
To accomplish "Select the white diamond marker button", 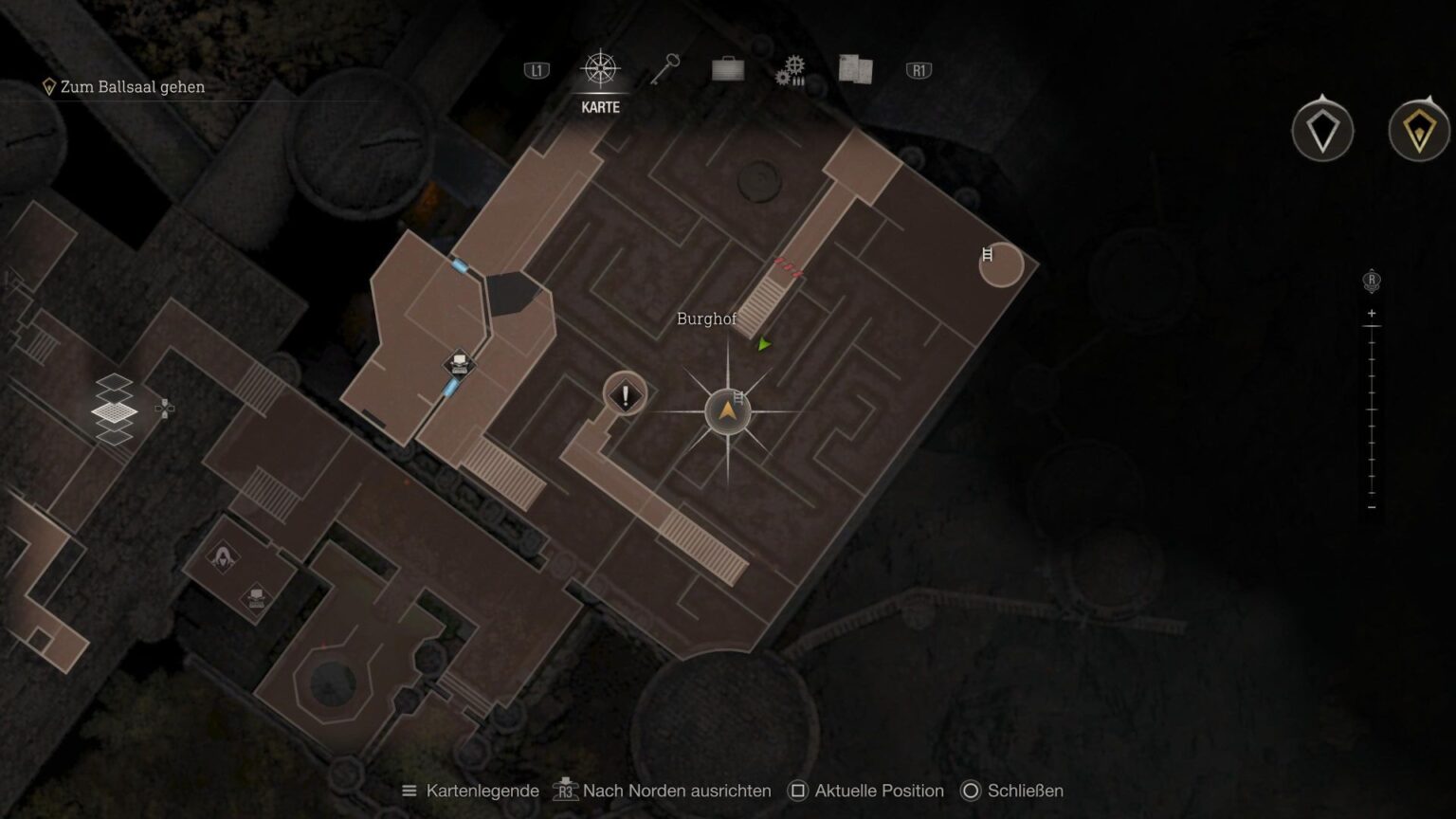I will click(1322, 130).
